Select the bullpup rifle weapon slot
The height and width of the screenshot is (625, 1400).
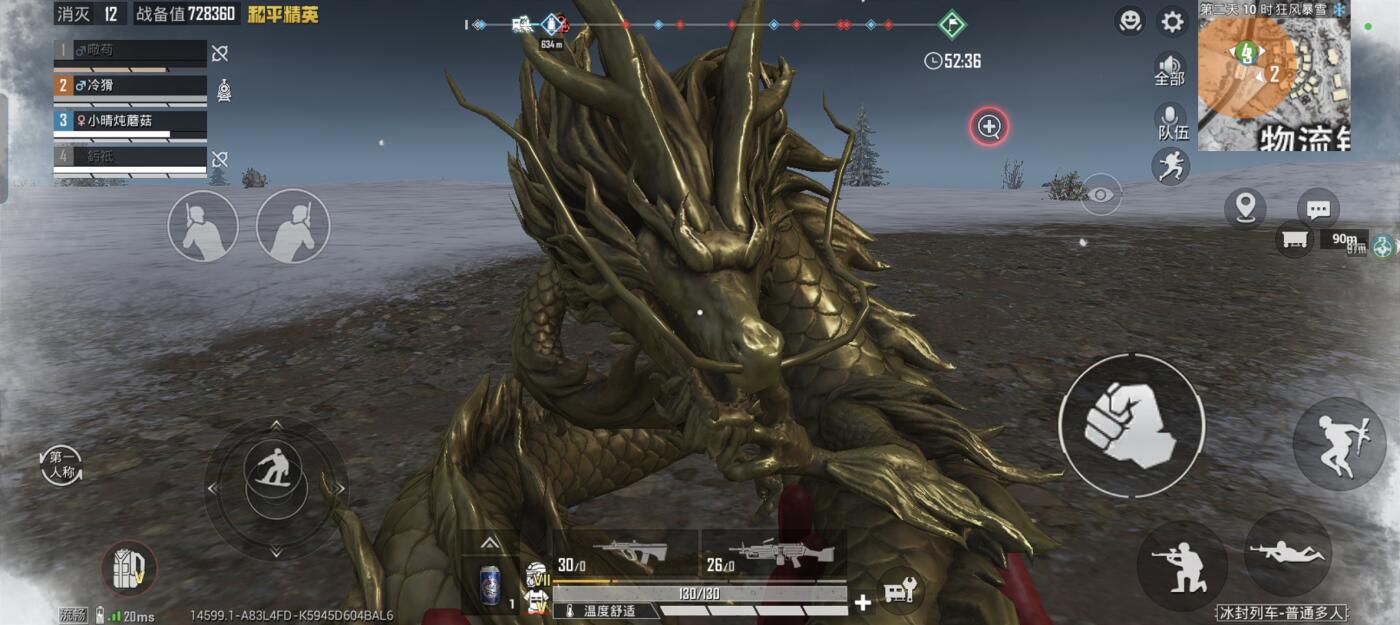(625, 552)
